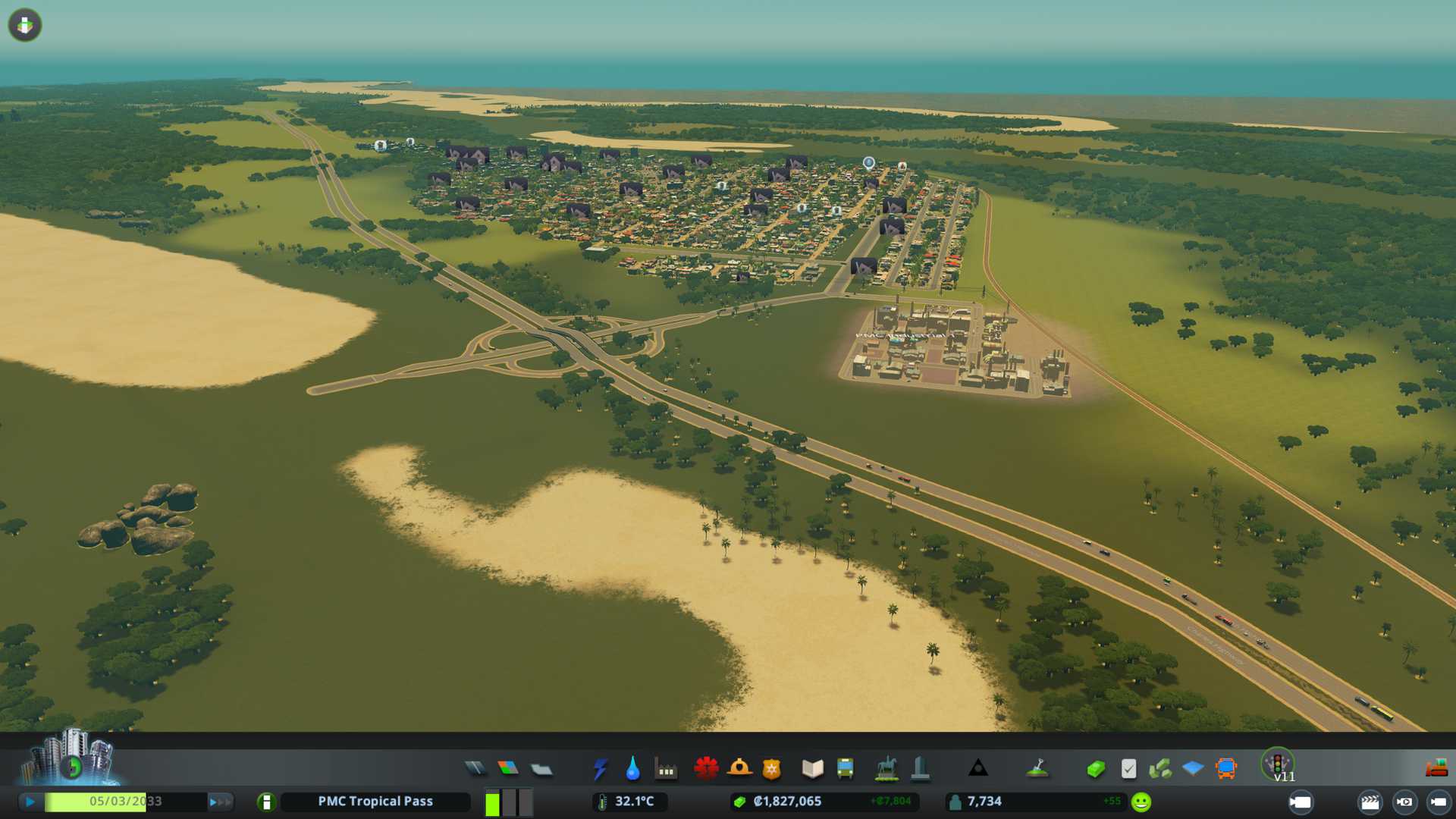Viewport: 1456px width, 819px height.
Task: Open the Roads build menu
Action: [x=475, y=769]
